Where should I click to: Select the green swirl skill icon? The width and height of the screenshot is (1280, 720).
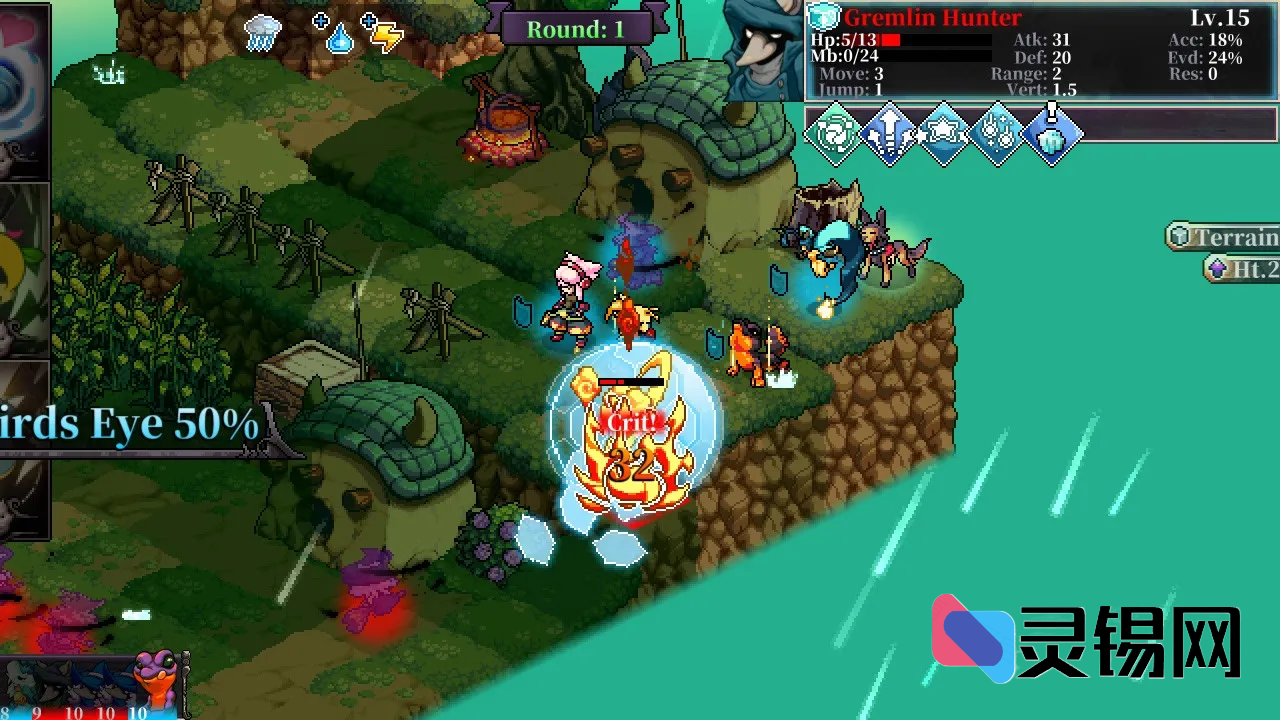pyautogui.click(x=836, y=134)
